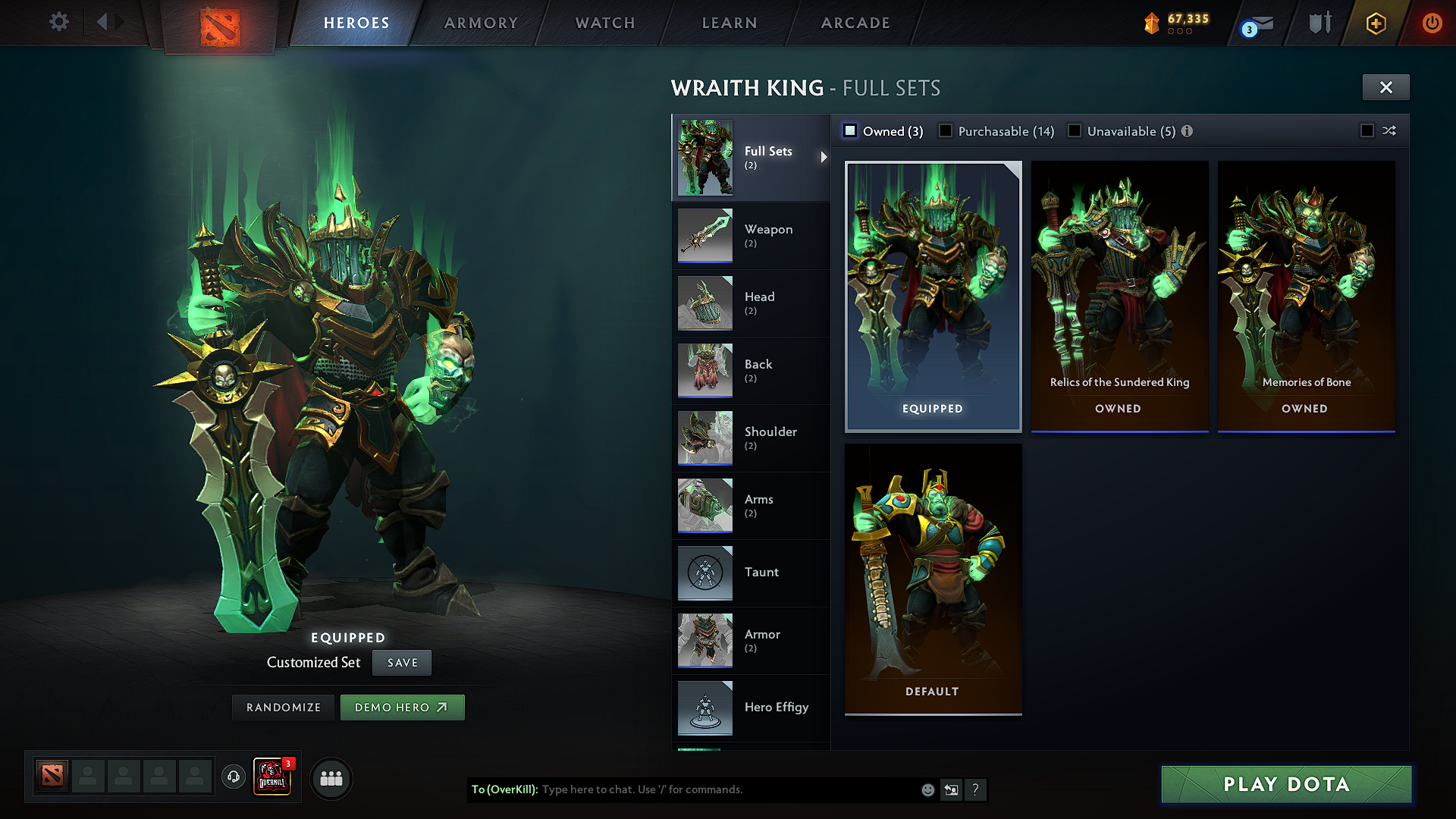Viewport: 1456px width, 819px height.
Task: Open the settings gear menu
Action: (x=58, y=22)
